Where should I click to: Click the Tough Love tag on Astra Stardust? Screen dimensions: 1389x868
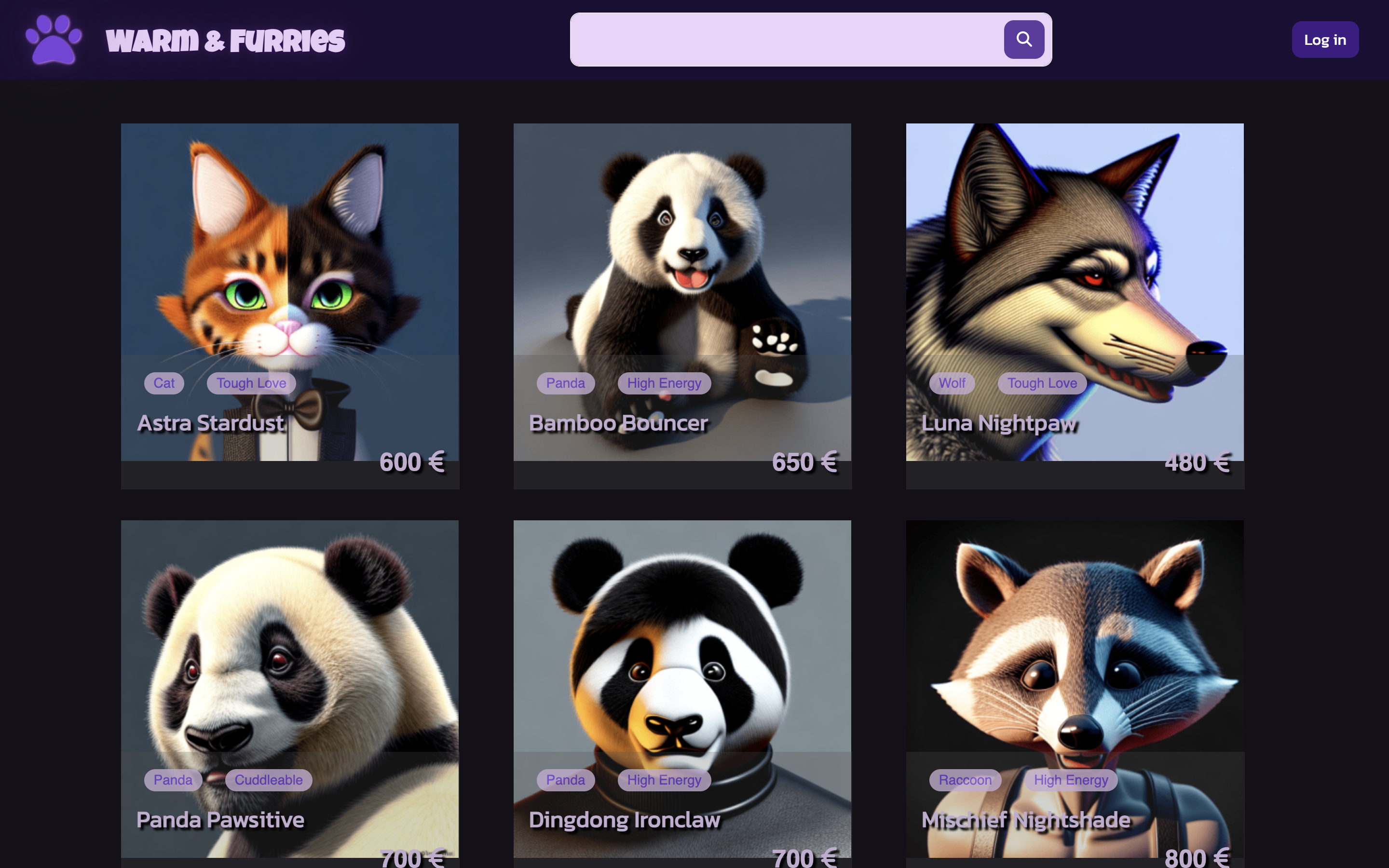tap(251, 383)
